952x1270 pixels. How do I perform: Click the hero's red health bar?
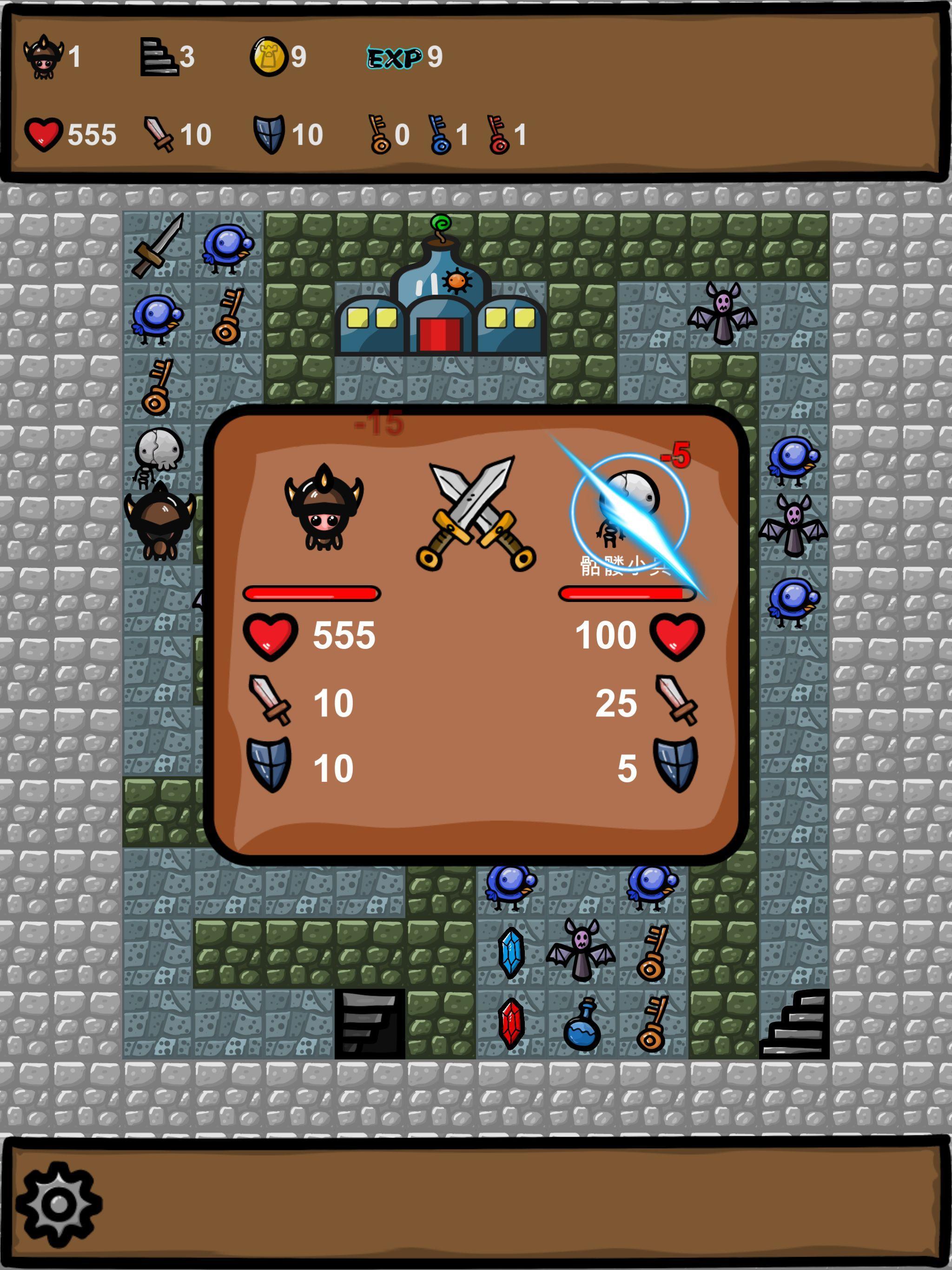pos(313,594)
